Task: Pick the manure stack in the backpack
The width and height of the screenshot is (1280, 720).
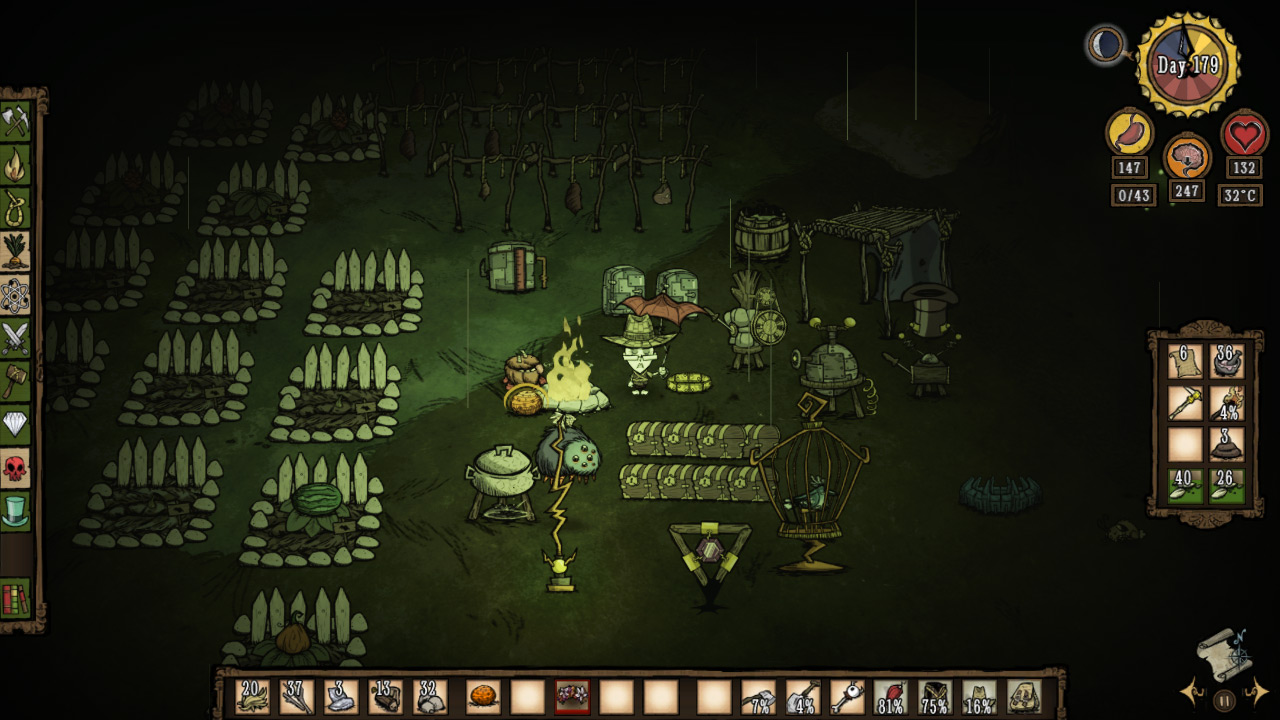Action: point(1227,445)
